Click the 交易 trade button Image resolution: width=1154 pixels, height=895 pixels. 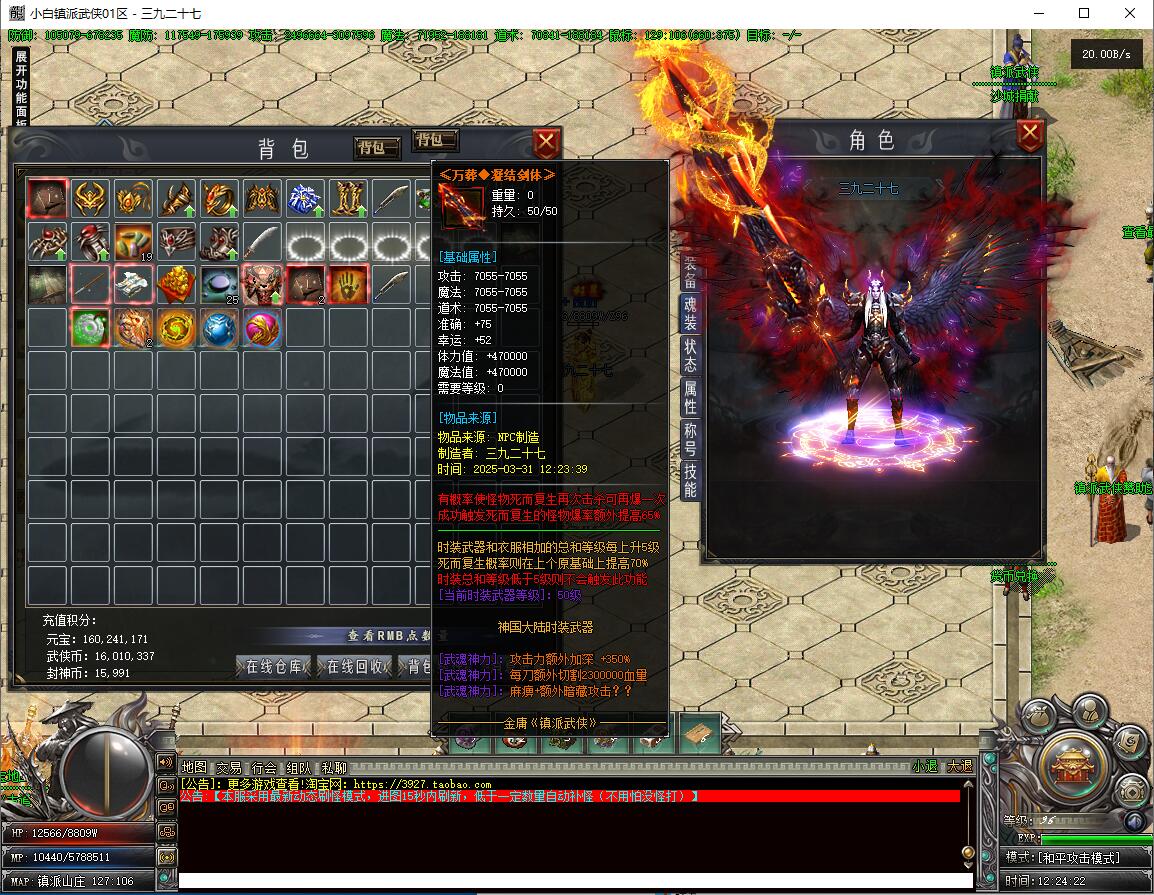point(229,768)
